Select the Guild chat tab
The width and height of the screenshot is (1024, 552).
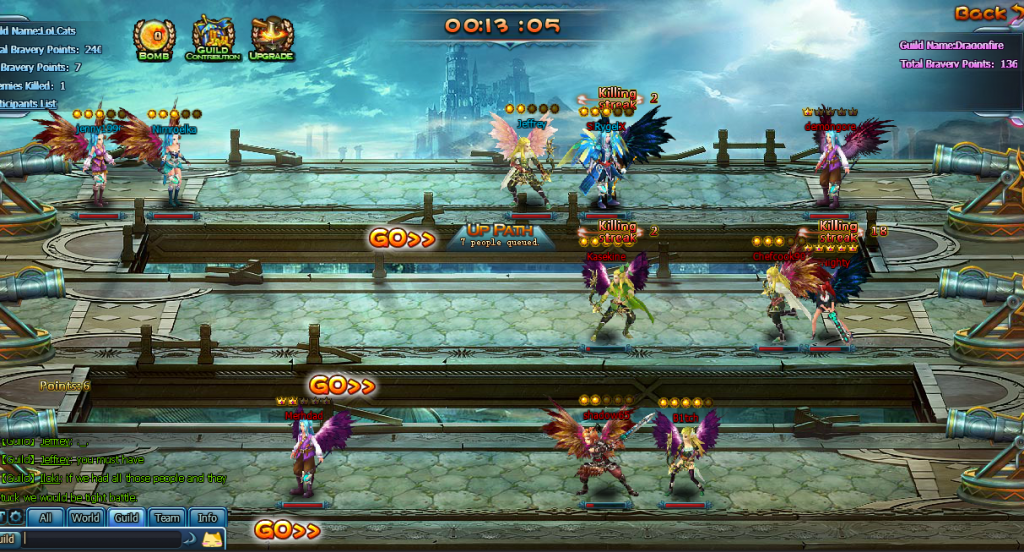click(x=126, y=517)
